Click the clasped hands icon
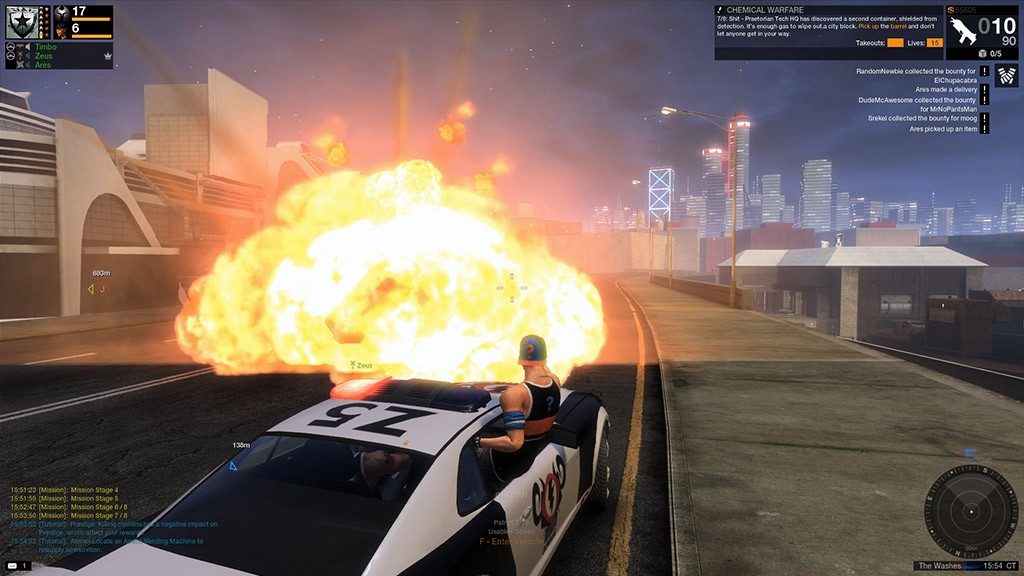This screenshot has height=576, width=1024. 1007,76
